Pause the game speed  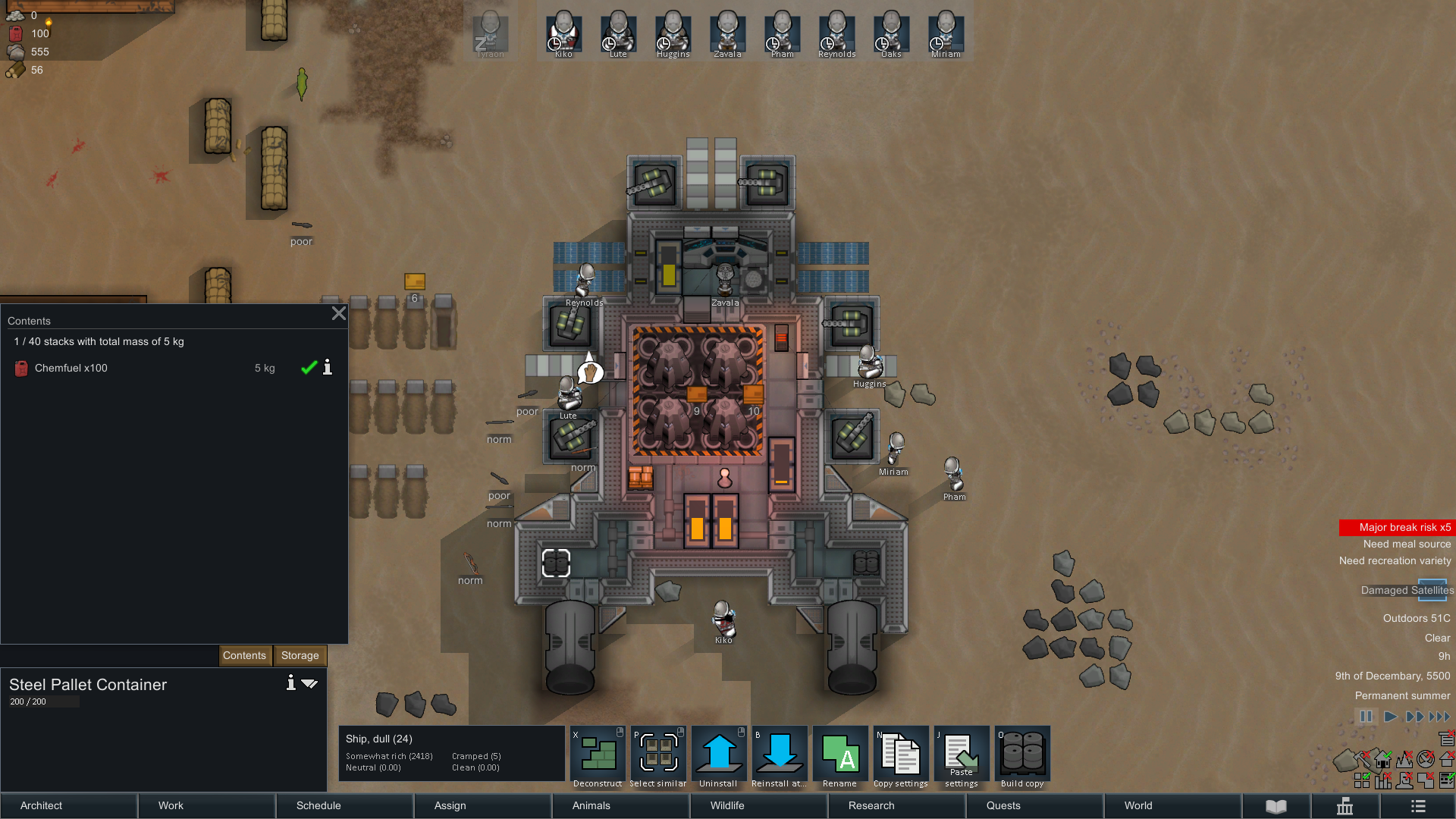(1366, 717)
